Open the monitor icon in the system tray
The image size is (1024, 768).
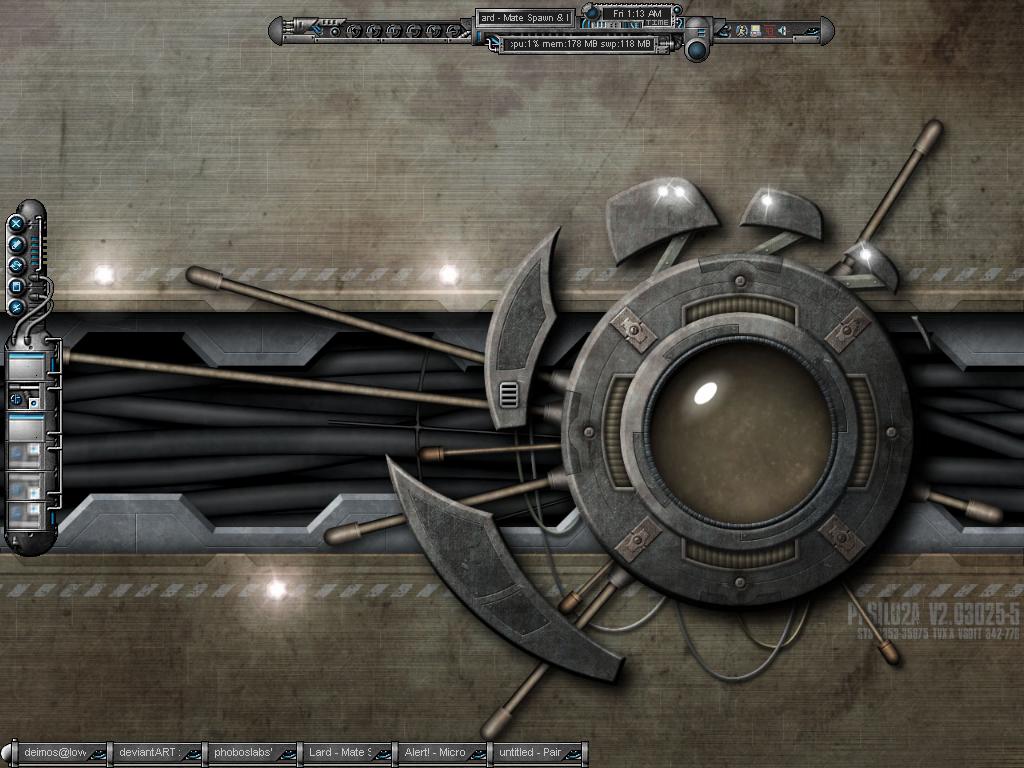(755, 31)
